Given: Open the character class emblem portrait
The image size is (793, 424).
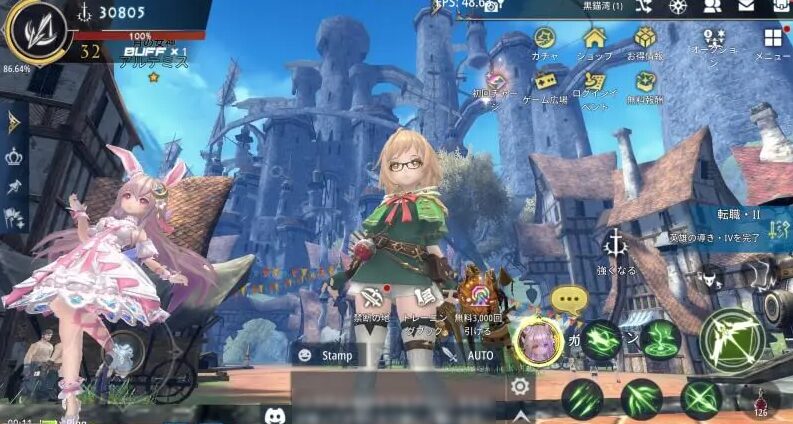Looking at the screenshot, I should (36, 30).
